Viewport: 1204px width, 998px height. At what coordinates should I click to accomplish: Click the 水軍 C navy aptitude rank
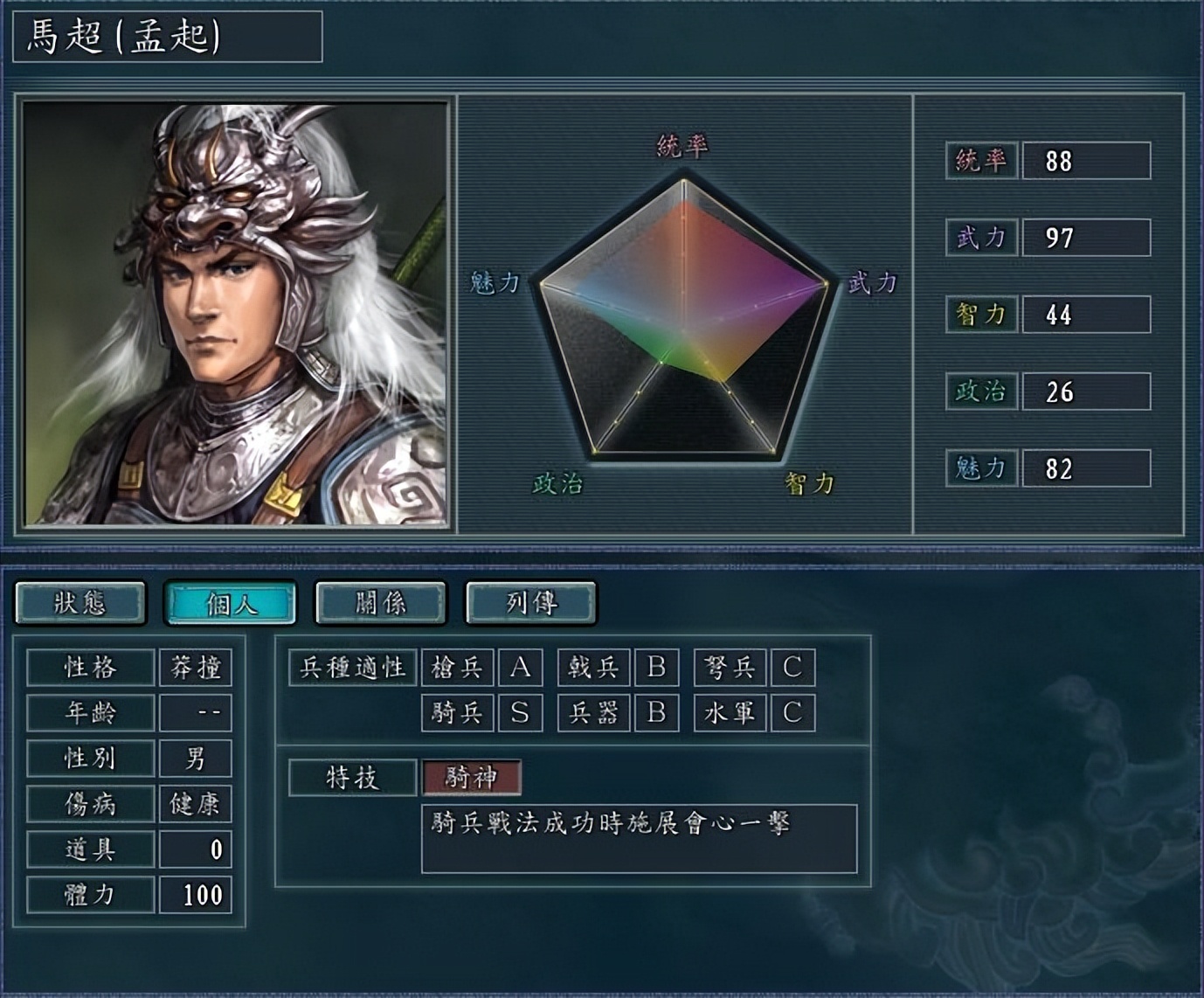point(790,712)
